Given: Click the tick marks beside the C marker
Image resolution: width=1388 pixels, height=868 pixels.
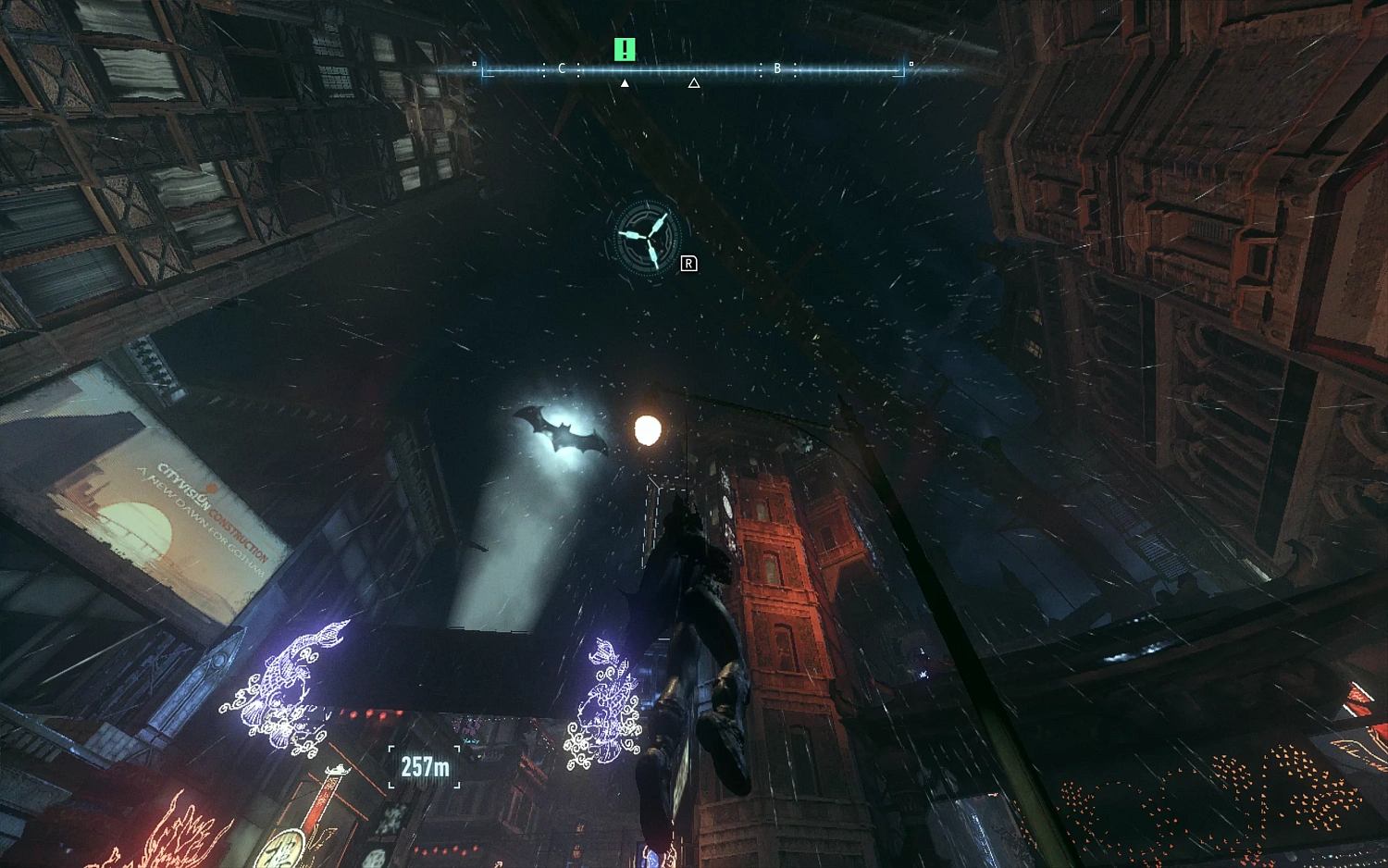Looking at the screenshot, I should point(578,69).
